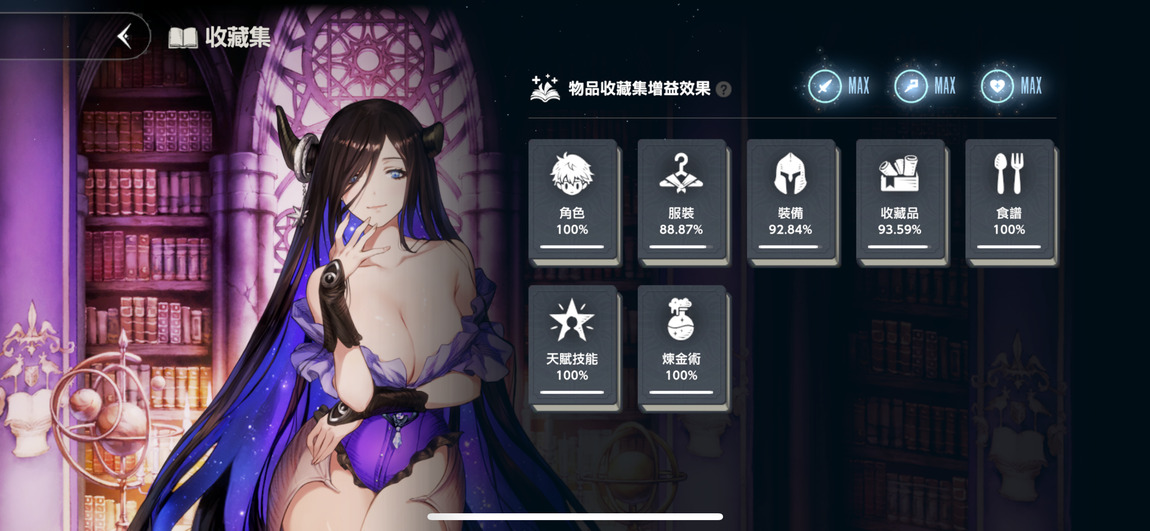Click the sword attack MAX buff icon
This screenshot has width=1150, height=531.
[825, 87]
